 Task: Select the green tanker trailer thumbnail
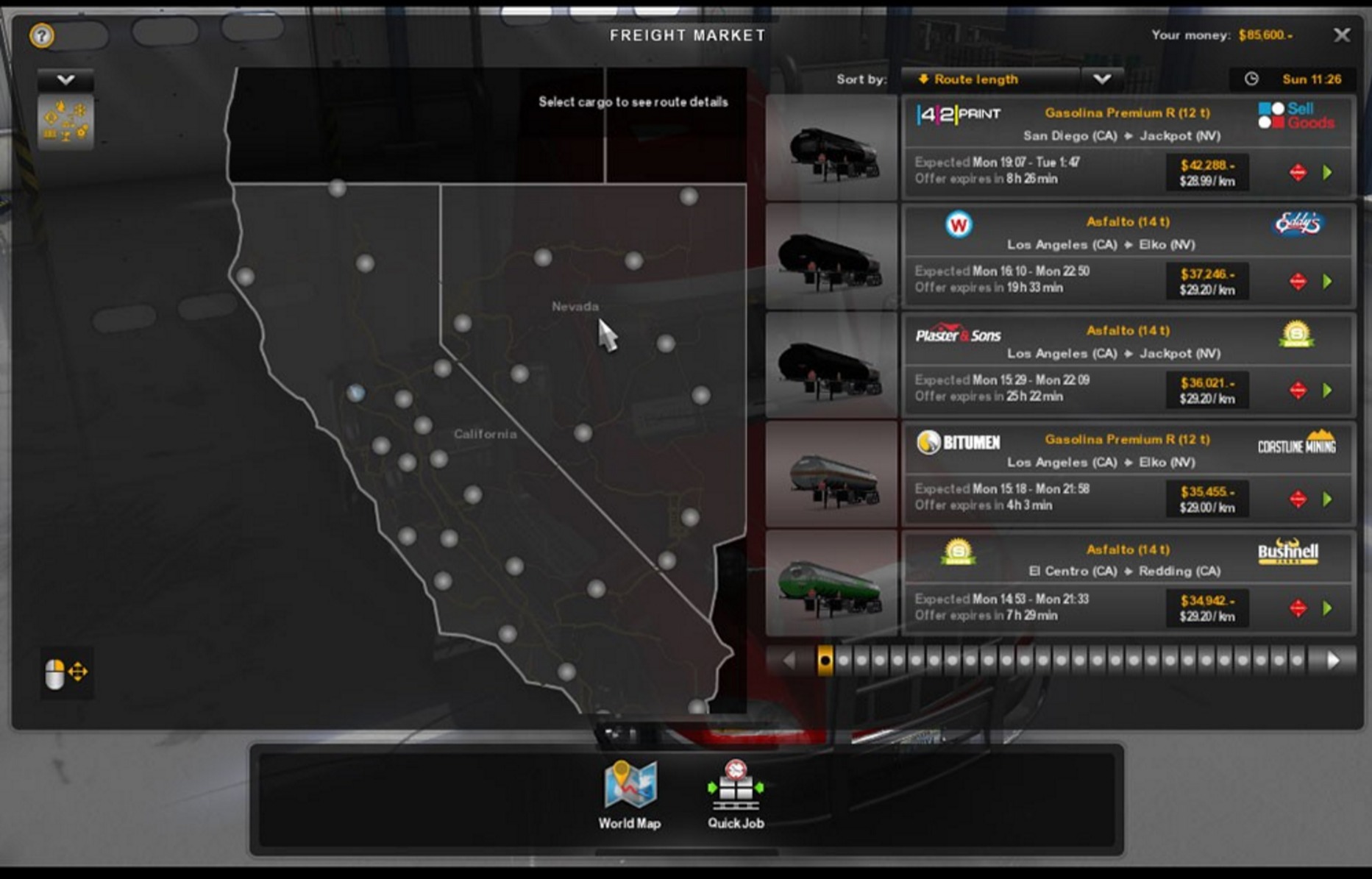[832, 584]
